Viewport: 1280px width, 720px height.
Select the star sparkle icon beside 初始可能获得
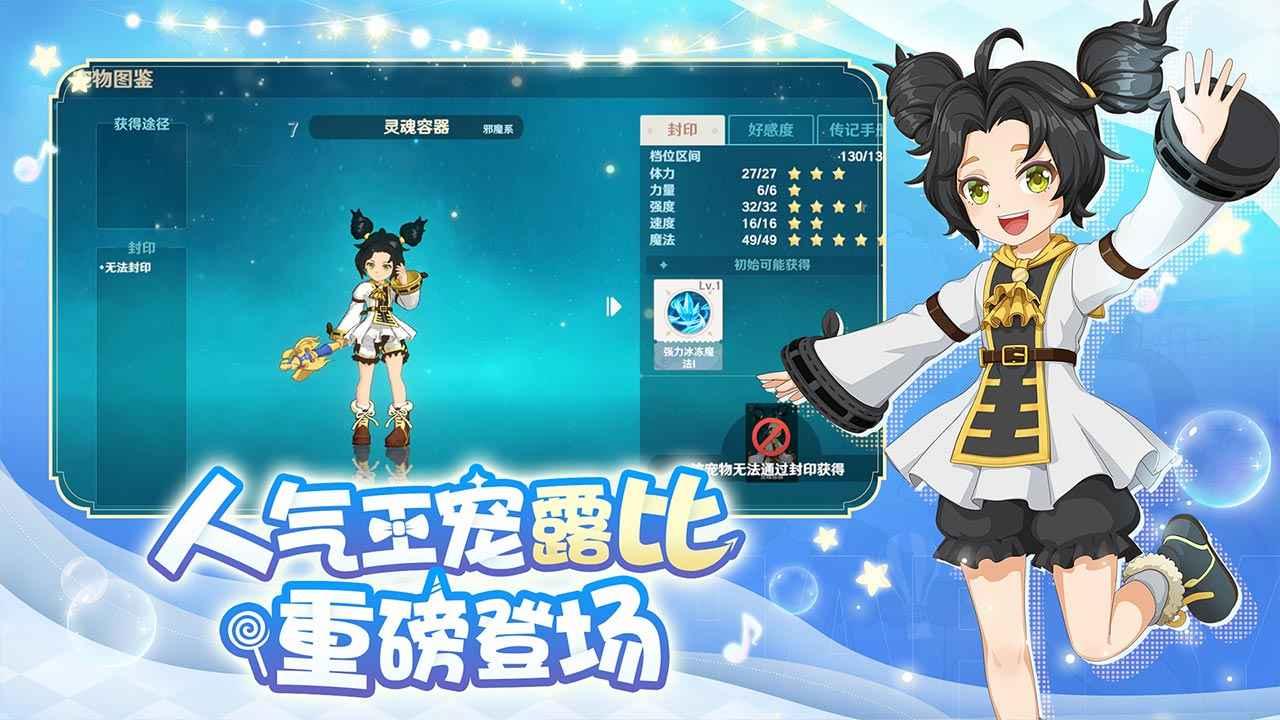[663, 264]
